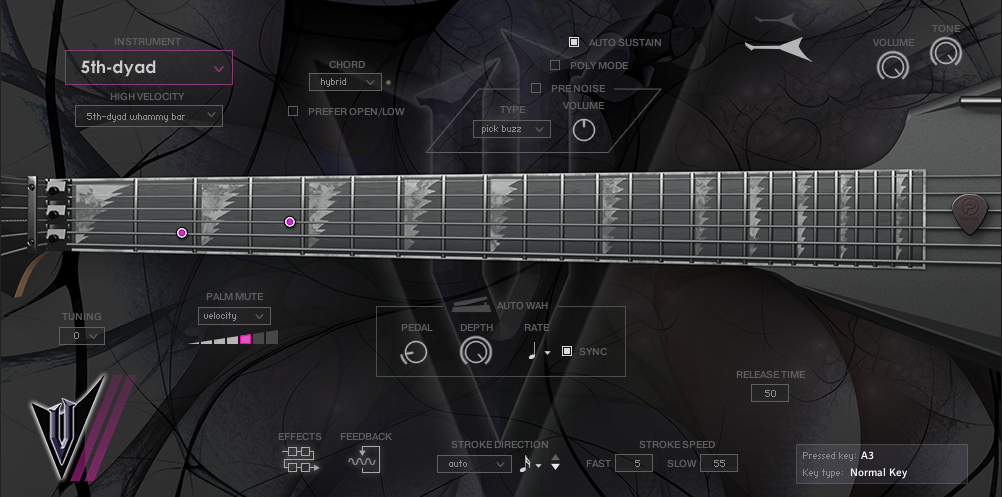Enable the Pre Noise checkbox
The width and height of the screenshot is (1002, 497).
coord(536,88)
